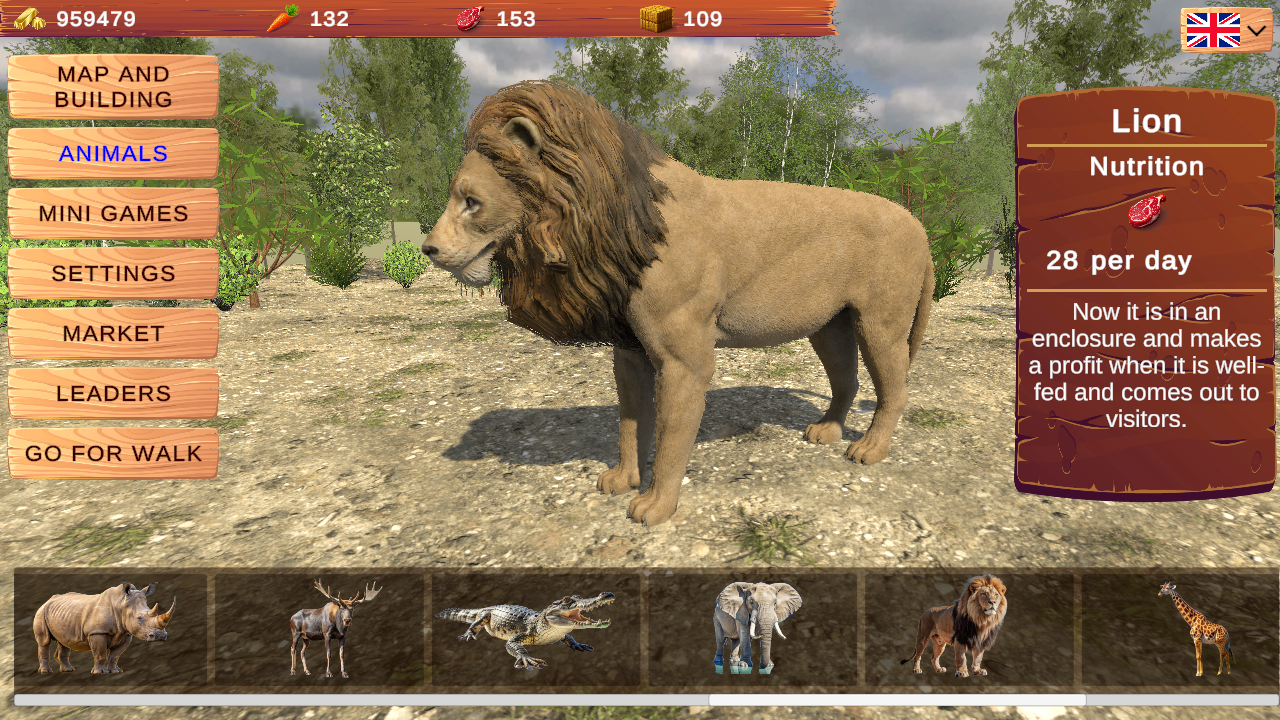Open the language selection dropdown chevron
Viewport: 1280px width, 720px height.
tap(1258, 31)
